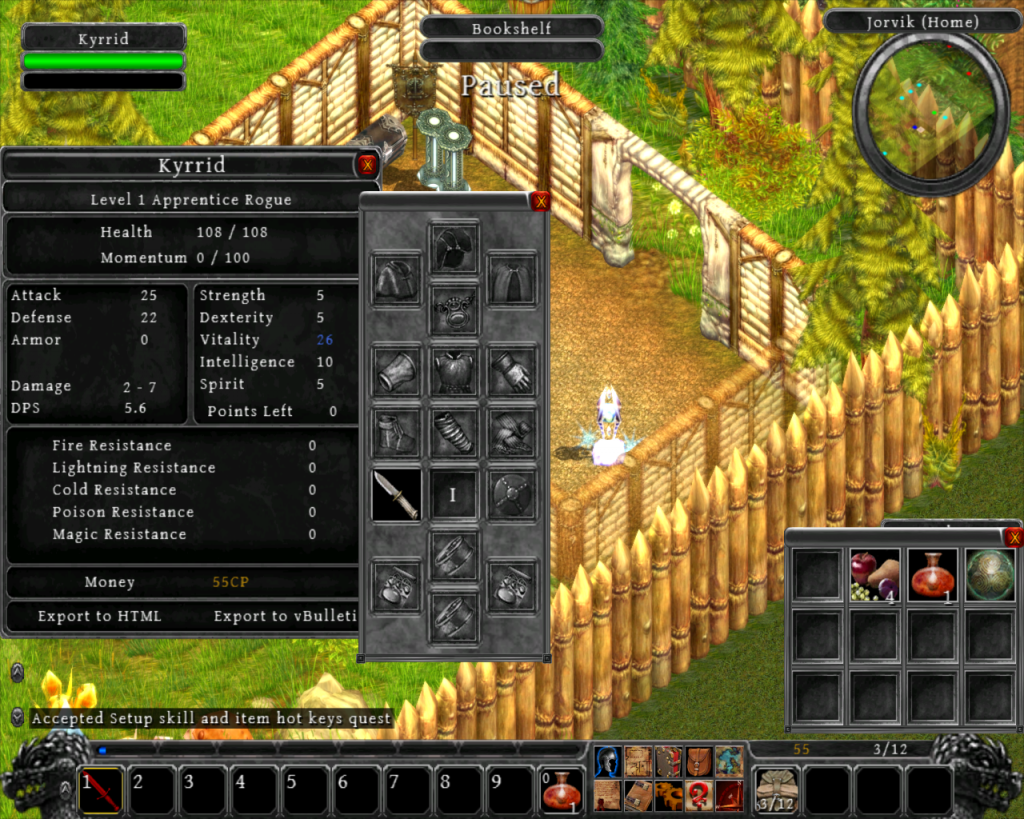
Task: Click the Jorvik minimap
Action: coord(931,115)
